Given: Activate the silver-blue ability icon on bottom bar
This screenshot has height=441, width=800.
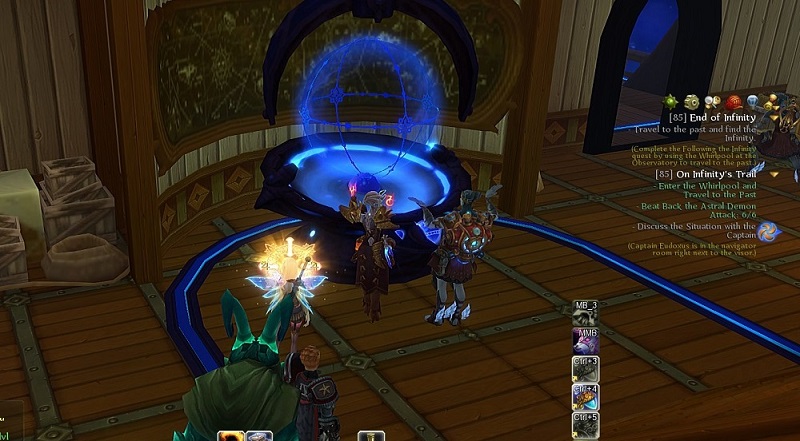Looking at the screenshot, I should (x=260, y=436).
